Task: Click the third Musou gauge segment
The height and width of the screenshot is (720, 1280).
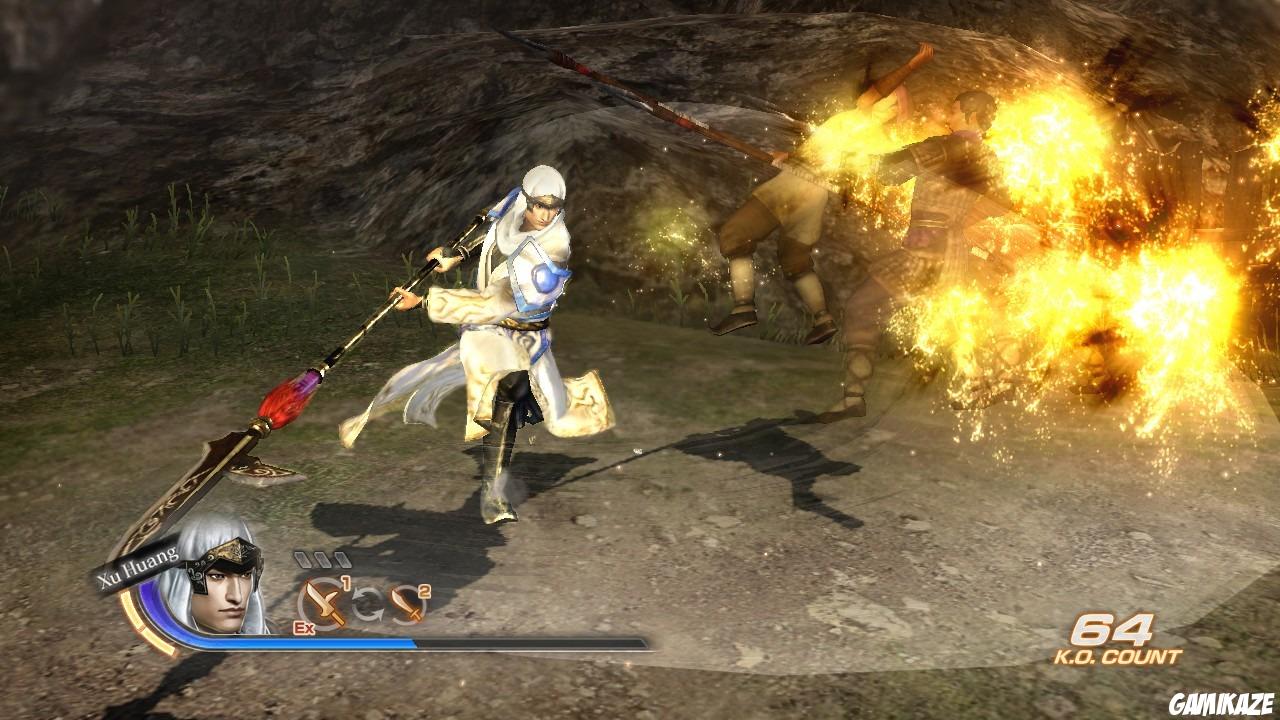Action: point(341,558)
